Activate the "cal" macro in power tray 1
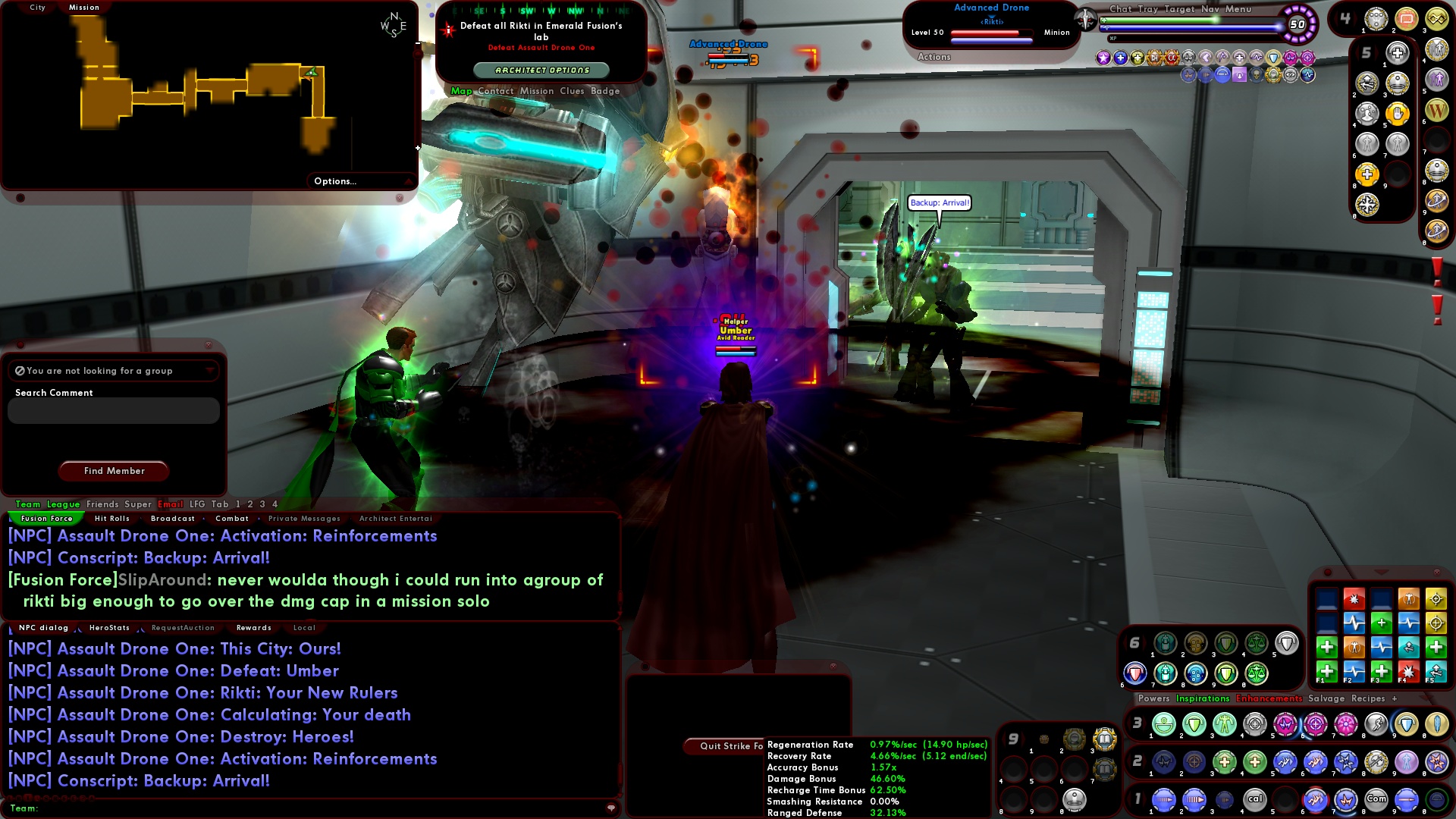Screen dimensions: 1456x819 pyautogui.click(x=1255, y=799)
